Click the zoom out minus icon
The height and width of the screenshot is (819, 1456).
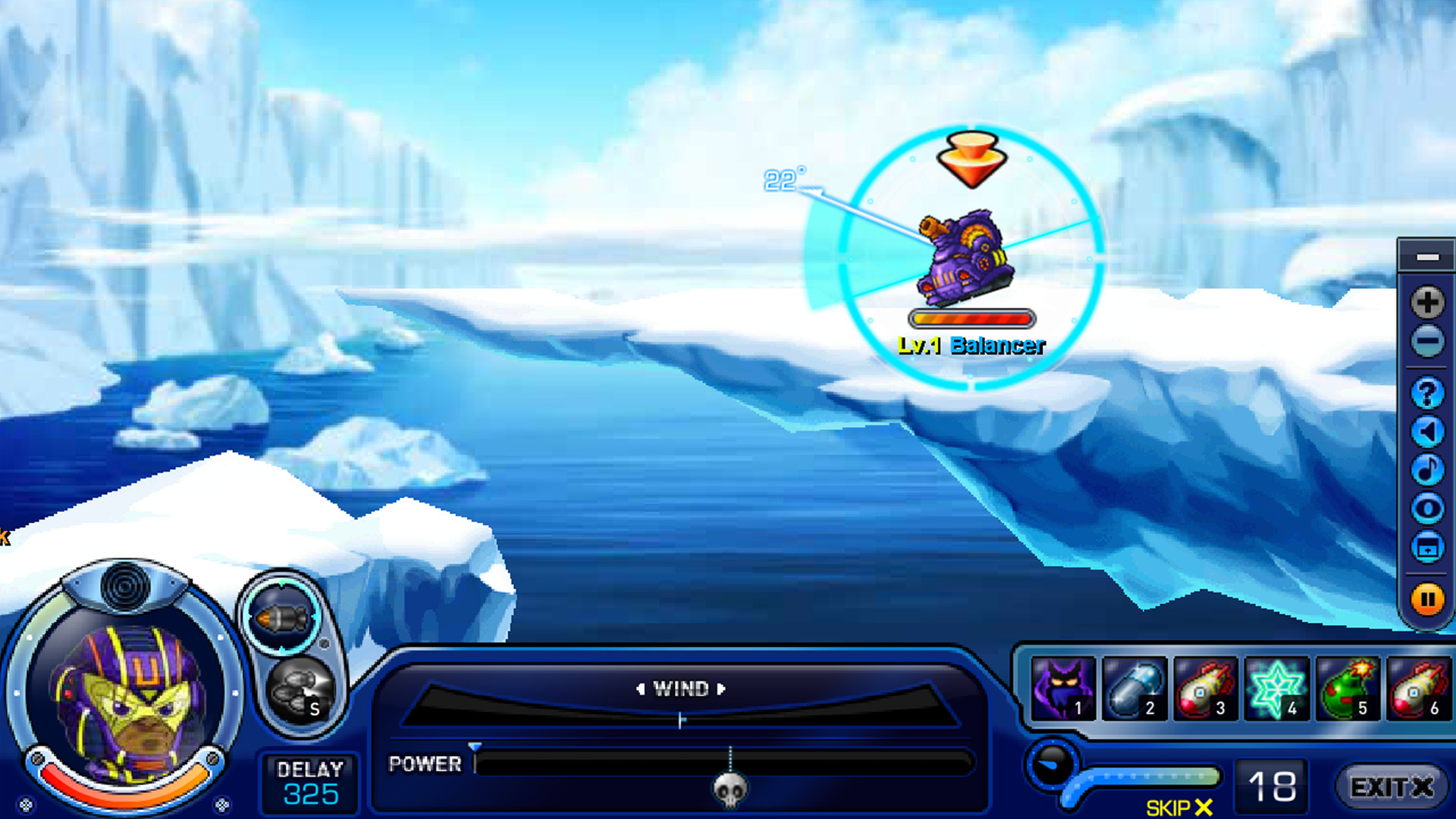1428,341
